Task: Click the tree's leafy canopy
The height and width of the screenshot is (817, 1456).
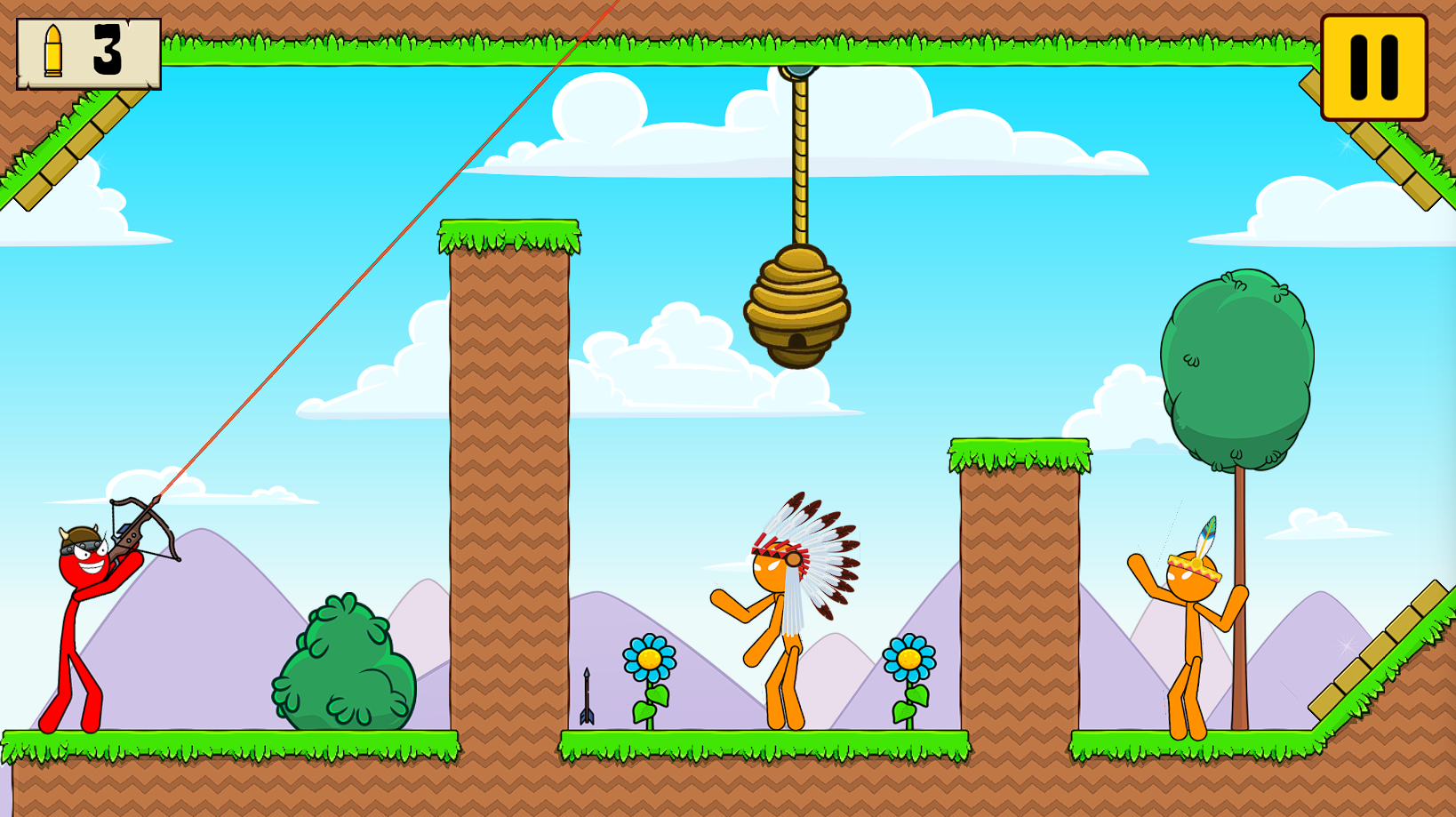Action: pyautogui.click(x=1238, y=364)
